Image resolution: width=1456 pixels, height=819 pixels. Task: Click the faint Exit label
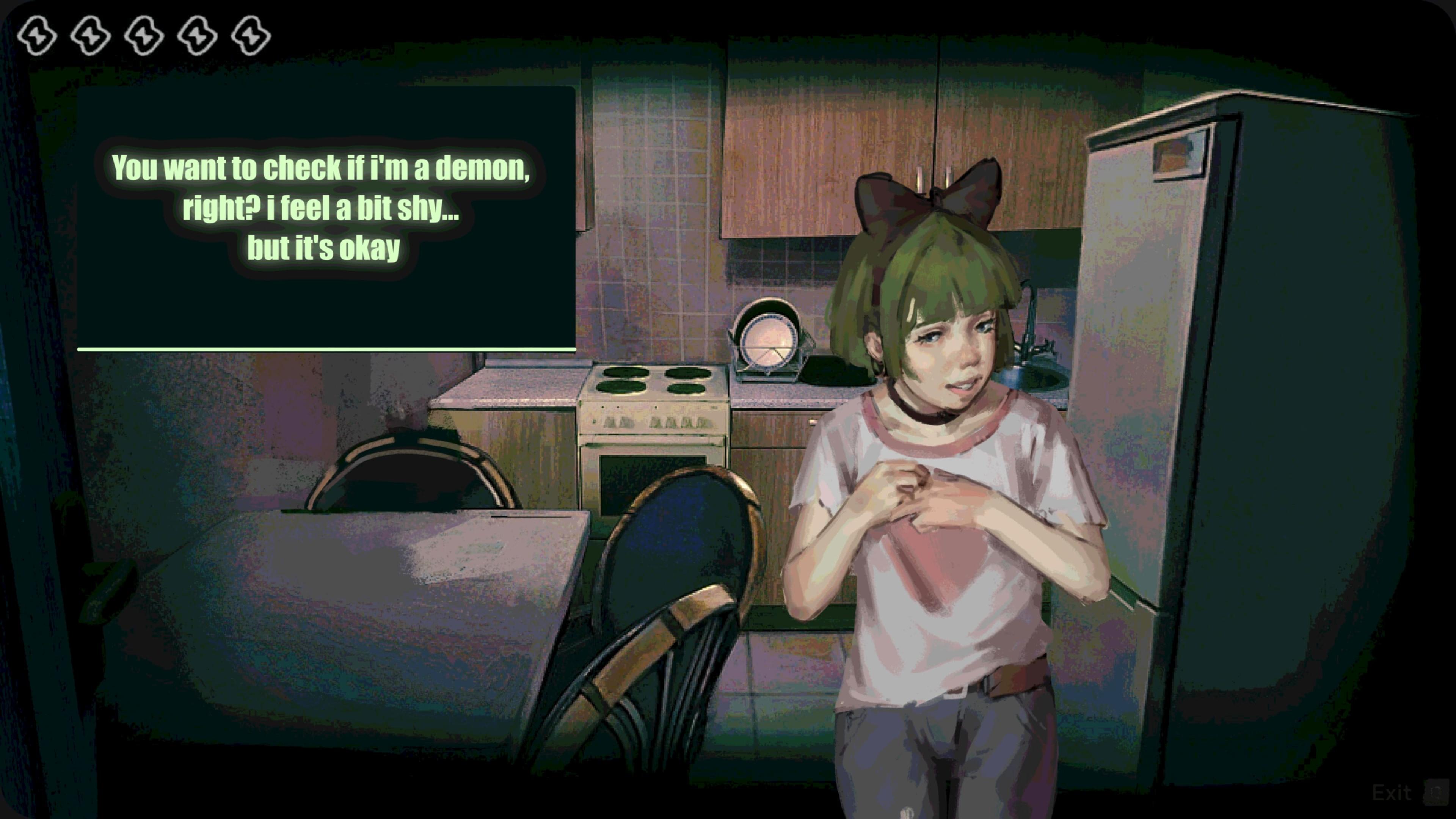pos(1392,793)
